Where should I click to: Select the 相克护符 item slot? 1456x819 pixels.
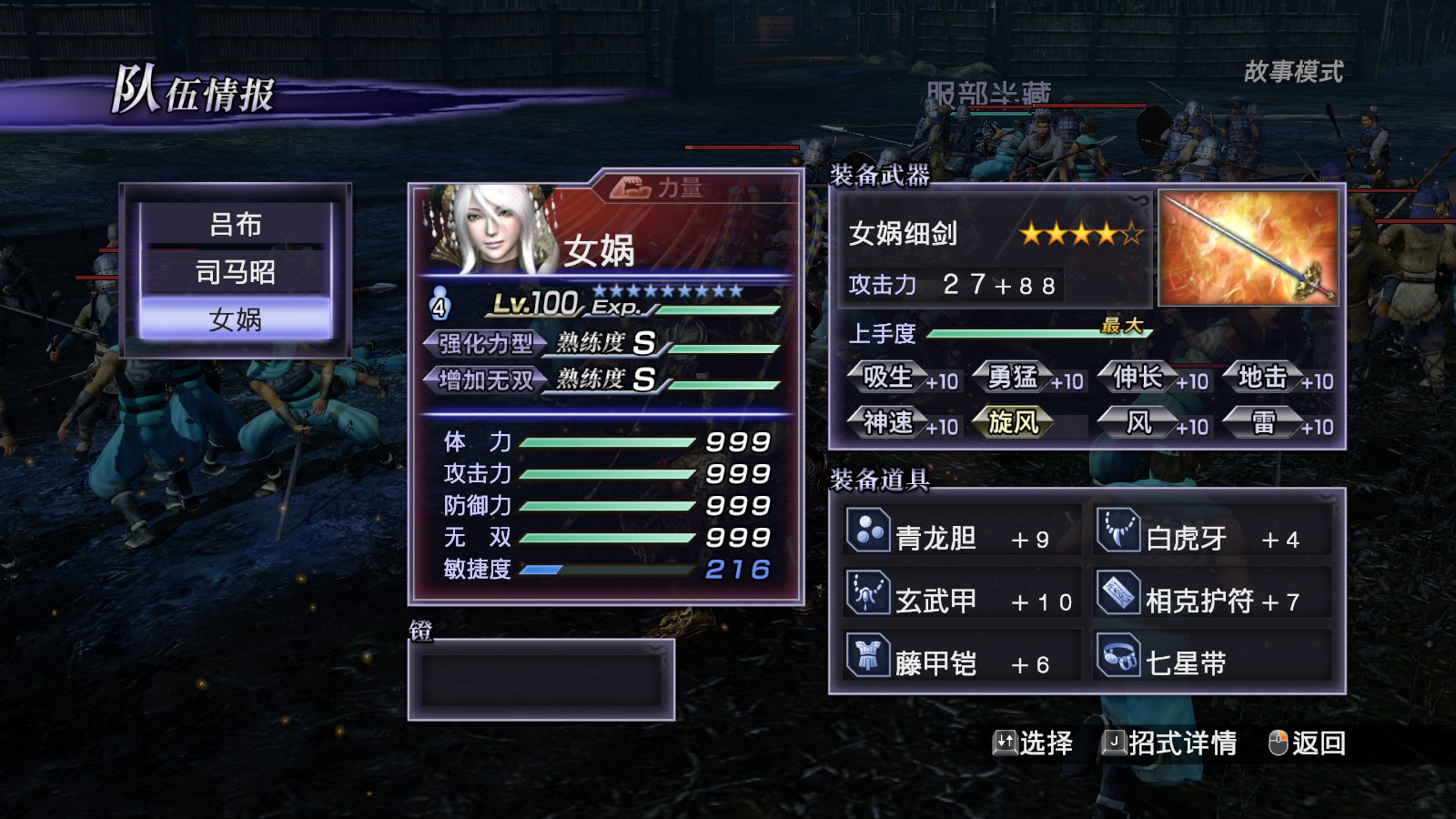tap(1212, 600)
